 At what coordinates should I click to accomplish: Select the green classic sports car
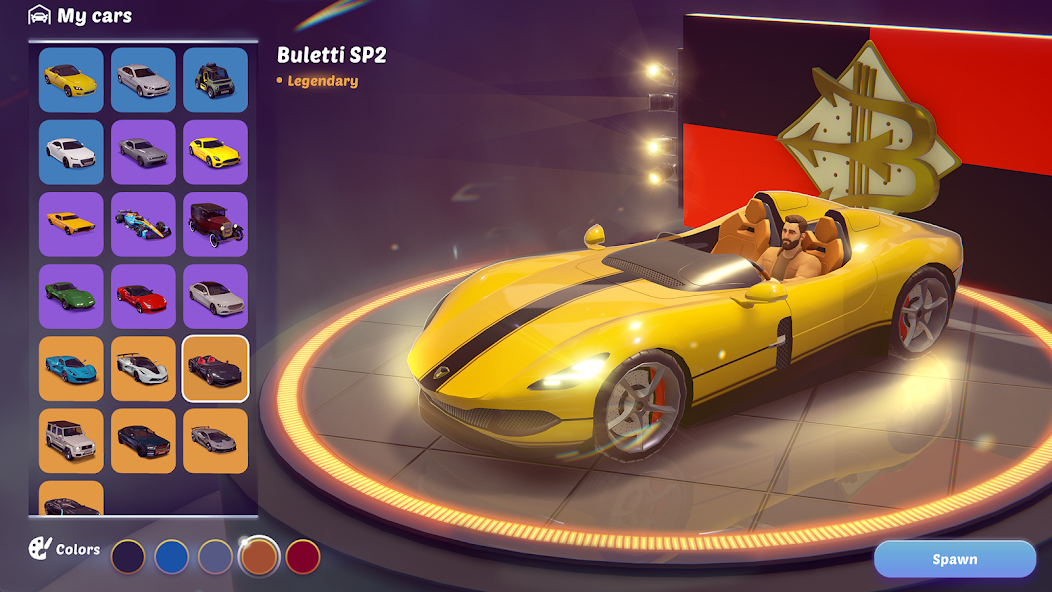tap(71, 296)
